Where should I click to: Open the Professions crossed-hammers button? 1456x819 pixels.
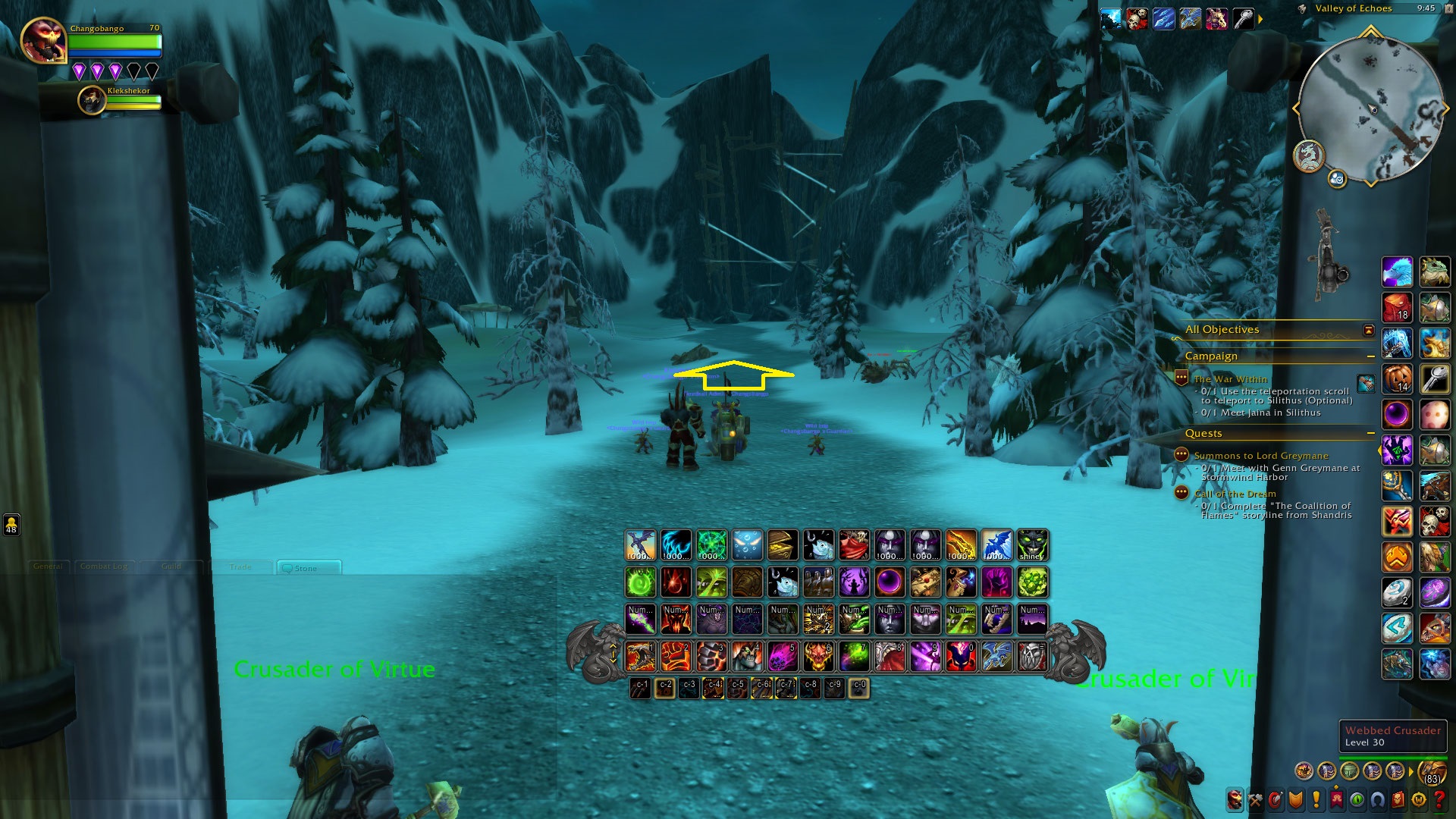pos(1256,799)
